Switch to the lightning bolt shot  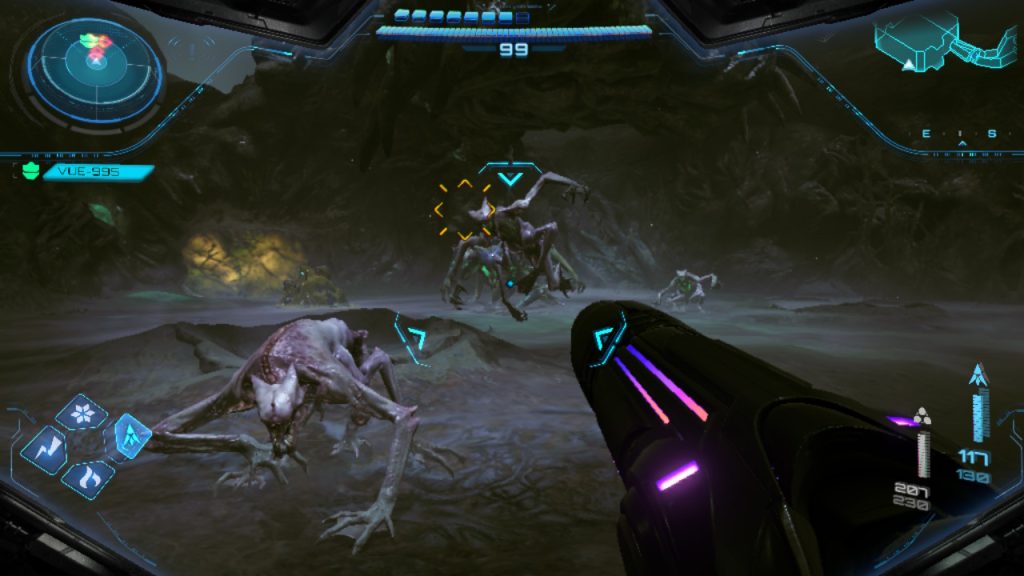(45, 449)
